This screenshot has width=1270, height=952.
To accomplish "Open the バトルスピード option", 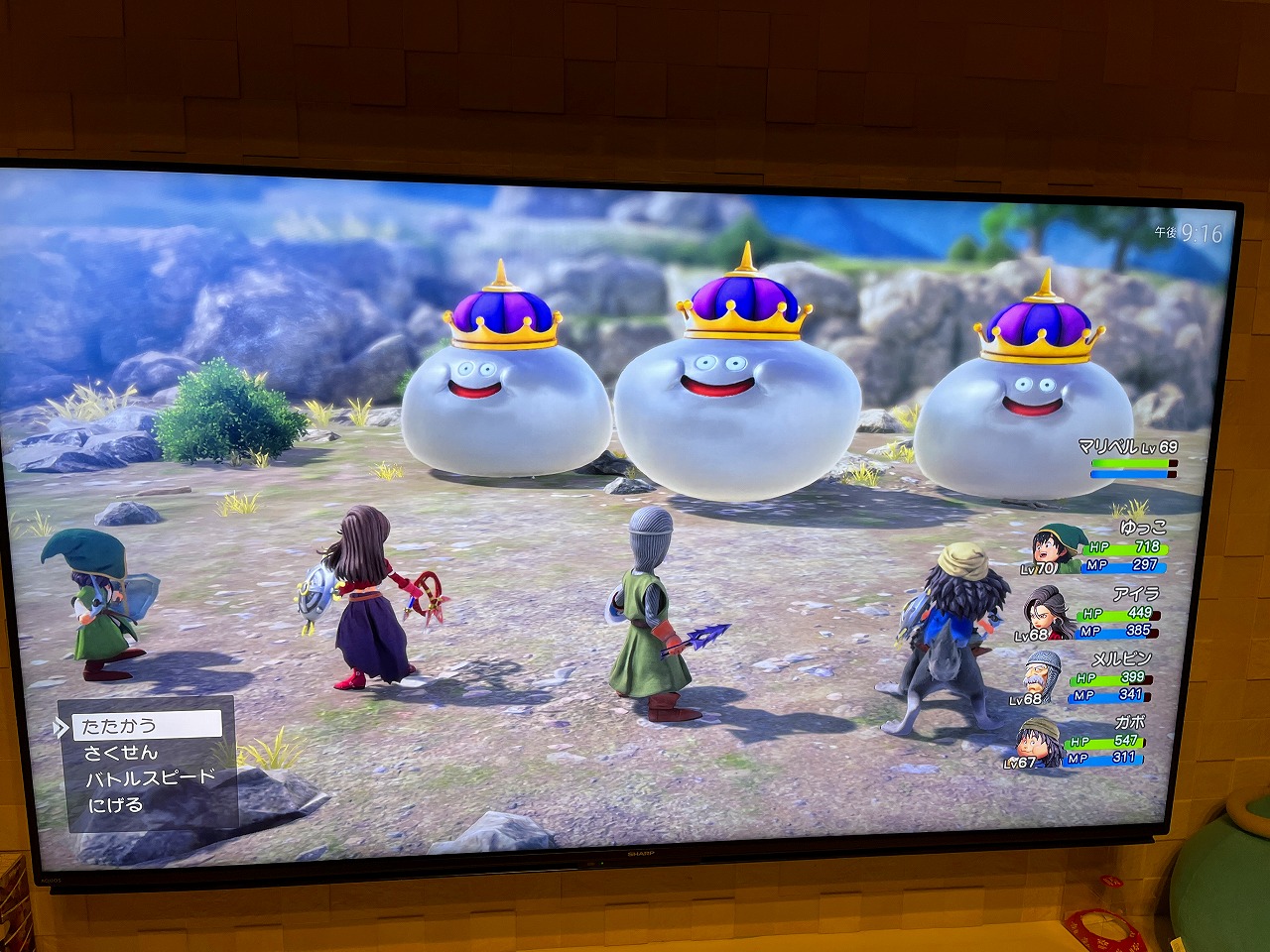I will 150,778.
